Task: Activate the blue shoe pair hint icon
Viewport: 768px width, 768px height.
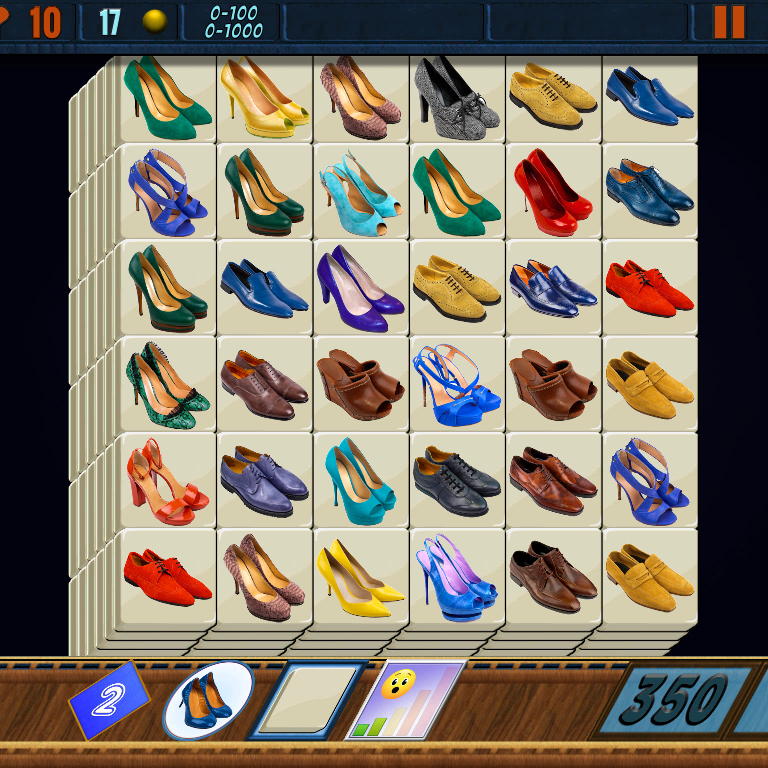Action: pyautogui.click(x=208, y=699)
